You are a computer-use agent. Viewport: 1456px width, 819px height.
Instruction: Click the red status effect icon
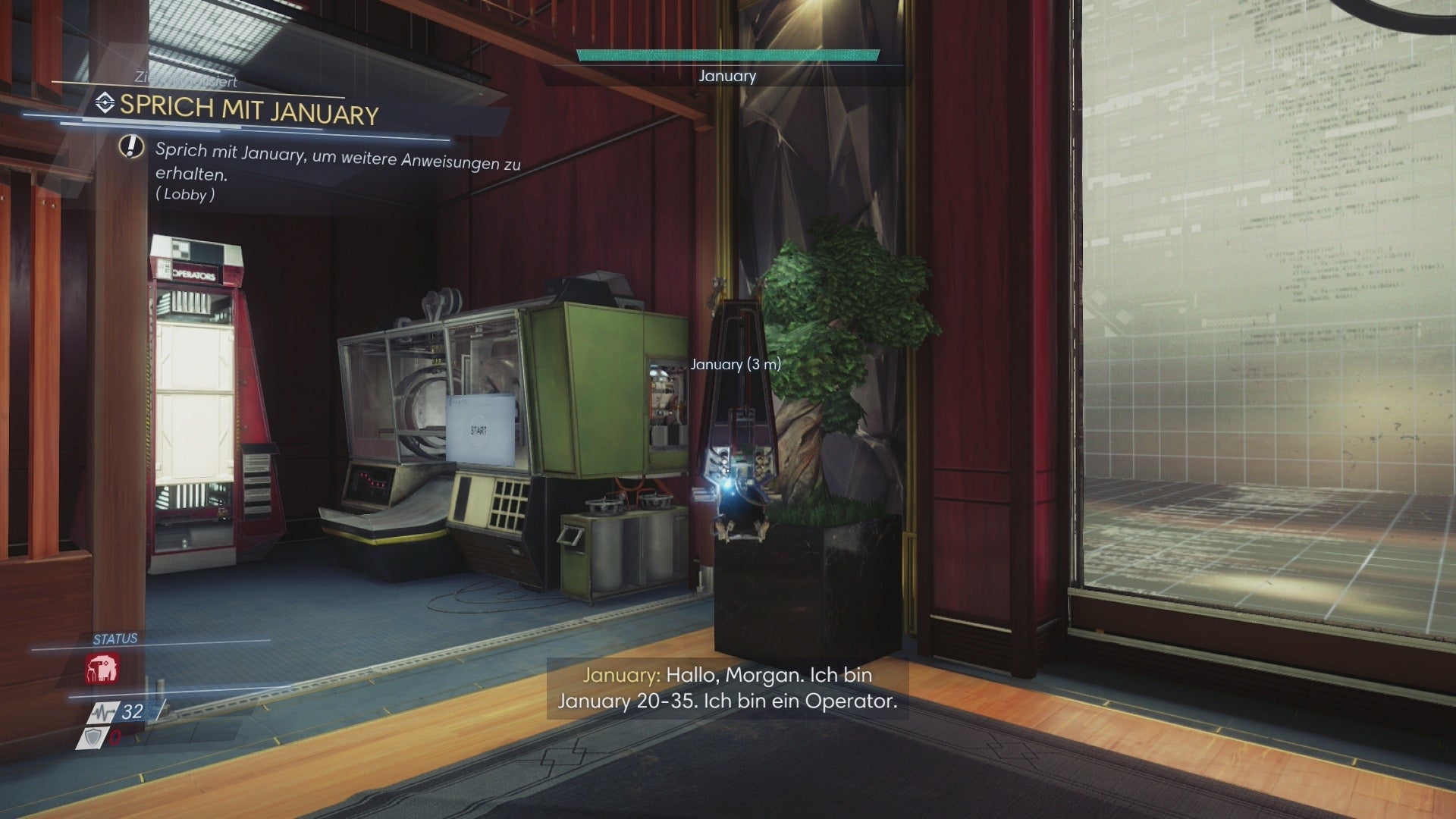(x=102, y=670)
